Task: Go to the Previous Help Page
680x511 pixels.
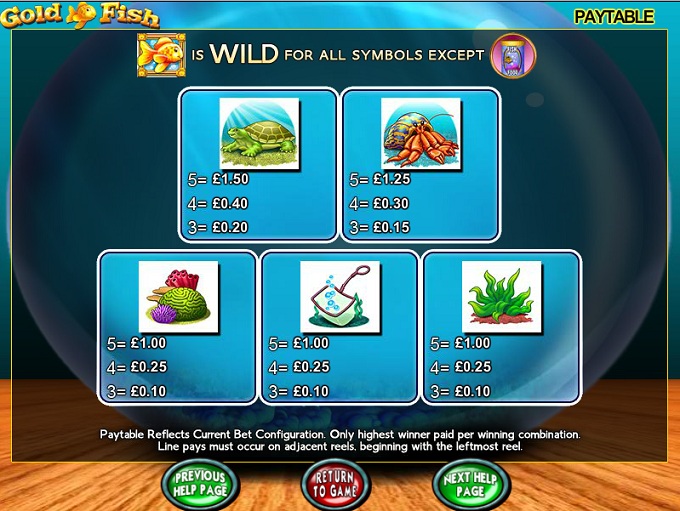Action: 200,484
